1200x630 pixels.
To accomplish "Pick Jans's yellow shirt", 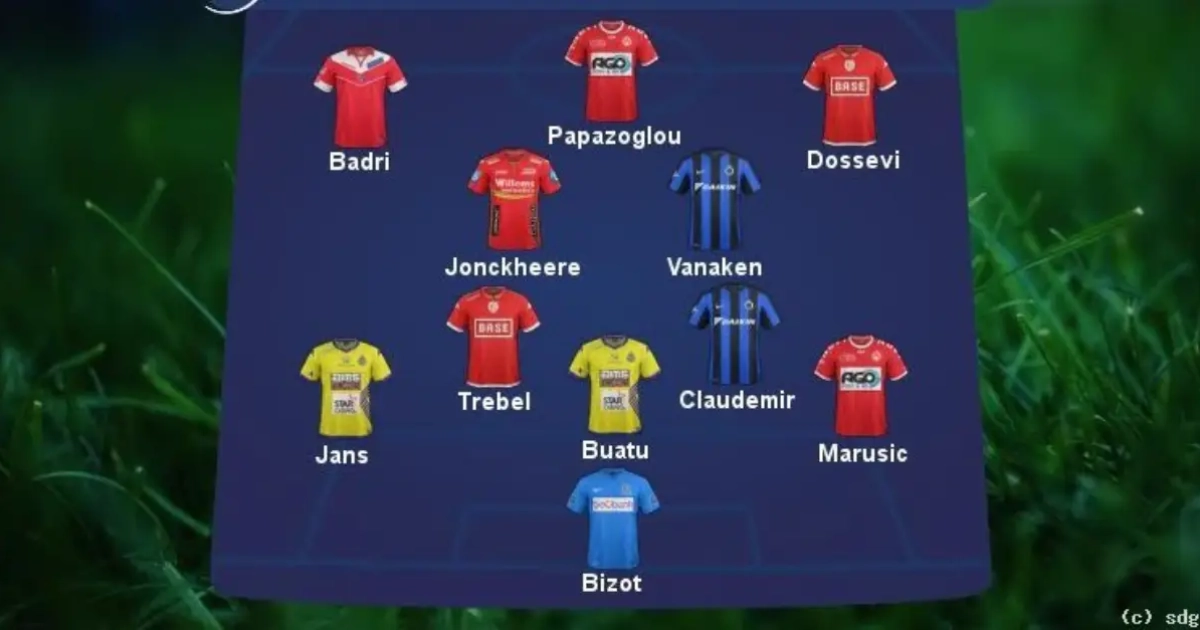I will [345, 387].
